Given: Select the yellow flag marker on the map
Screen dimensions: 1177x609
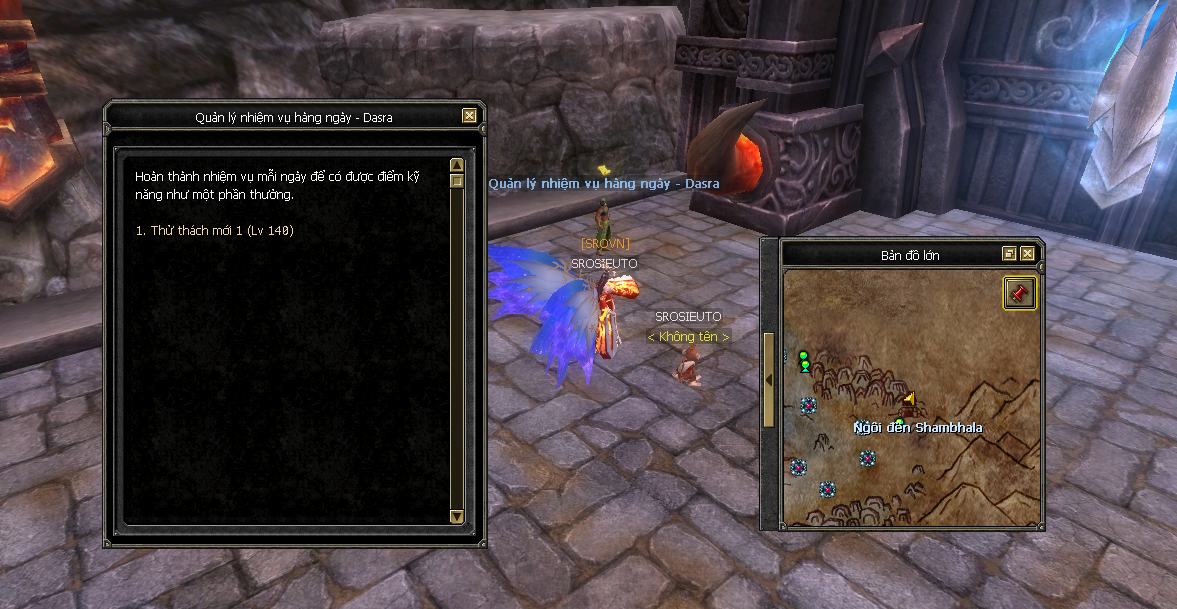Looking at the screenshot, I should coord(909,400).
